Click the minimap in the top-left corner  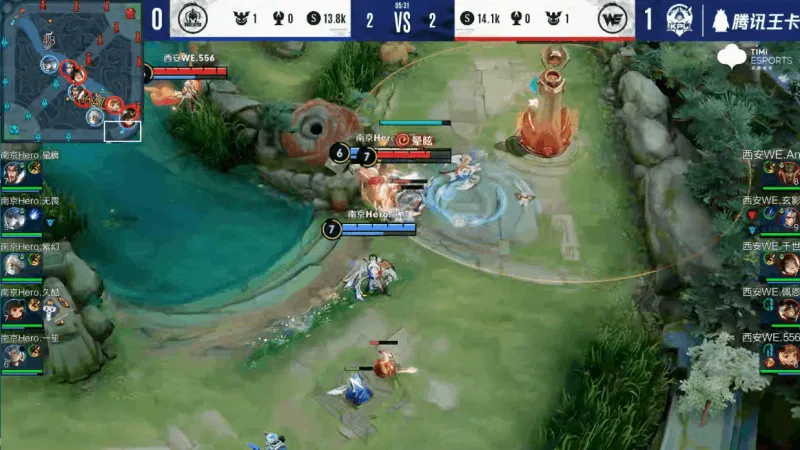click(x=71, y=71)
